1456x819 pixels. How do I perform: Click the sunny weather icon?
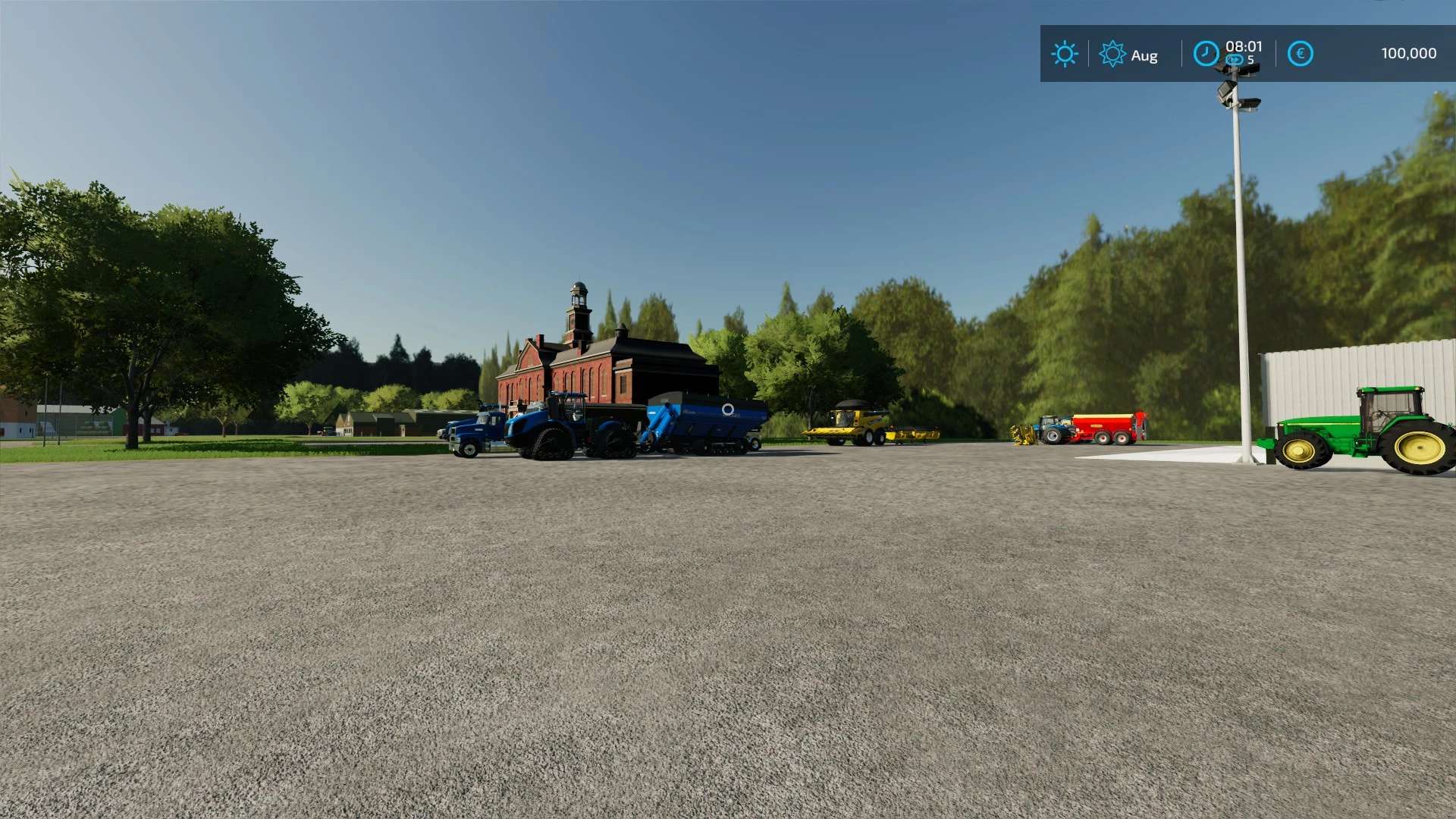[x=1064, y=54]
